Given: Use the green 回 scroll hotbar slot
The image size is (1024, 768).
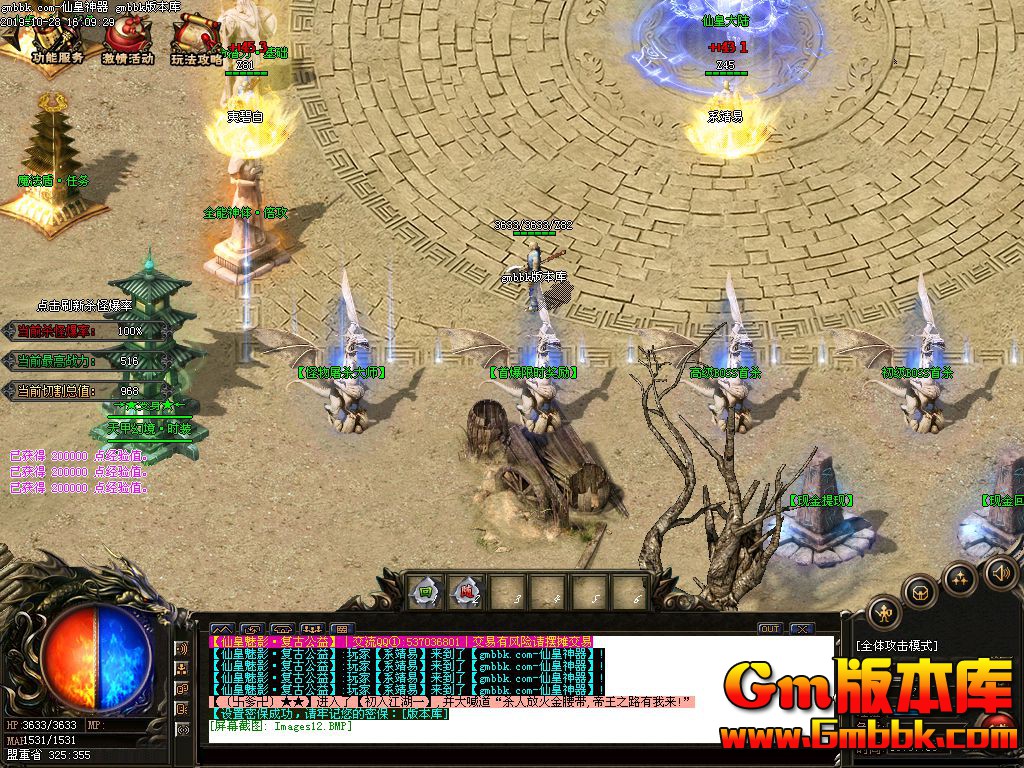Looking at the screenshot, I should pos(425,592).
